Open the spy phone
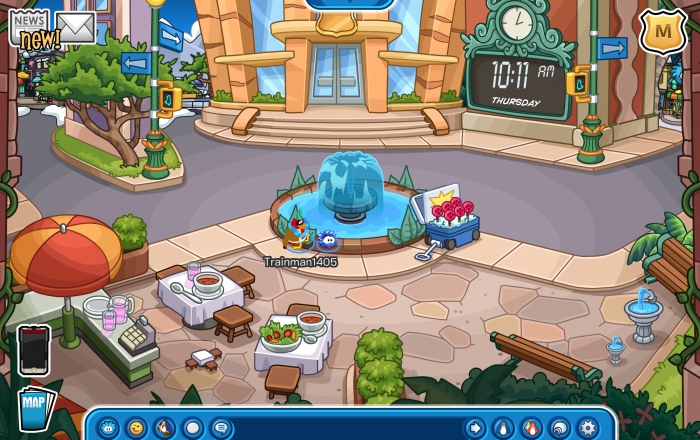This screenshot has width=700, height=440. (33, 350)
